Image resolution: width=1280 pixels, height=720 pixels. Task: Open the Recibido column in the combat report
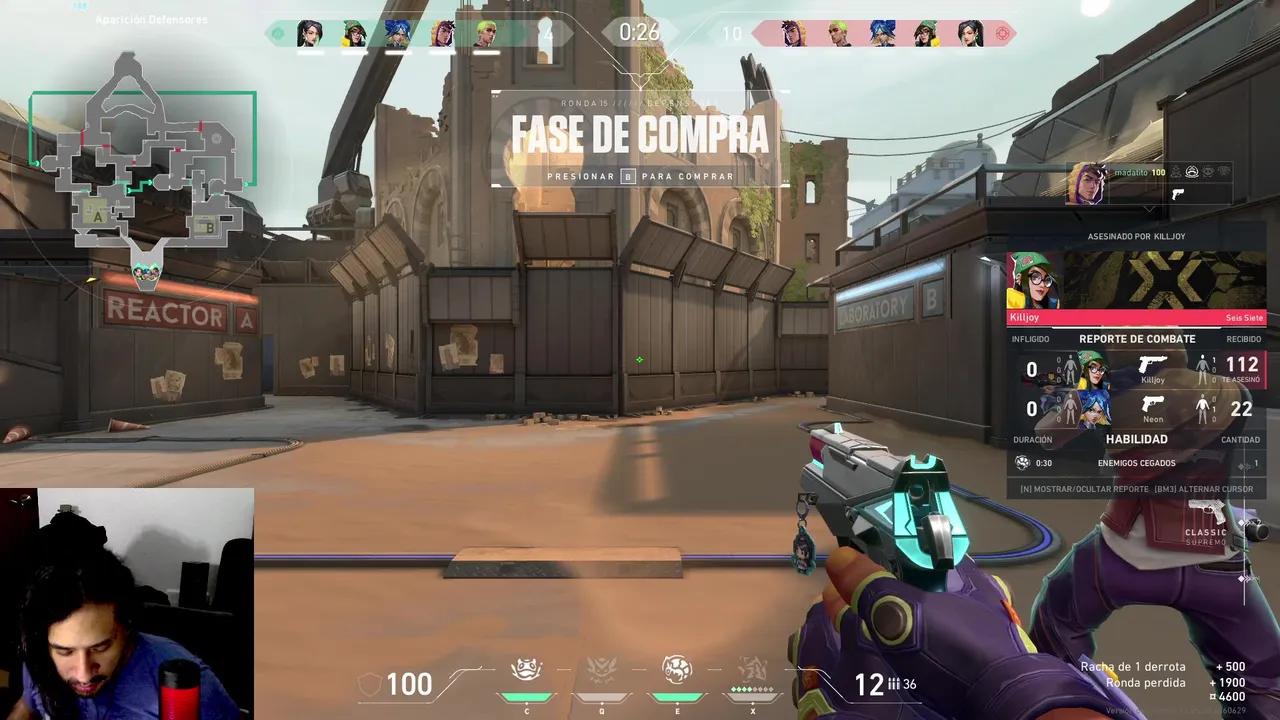pyautogui.click(x=1244, y=339)
